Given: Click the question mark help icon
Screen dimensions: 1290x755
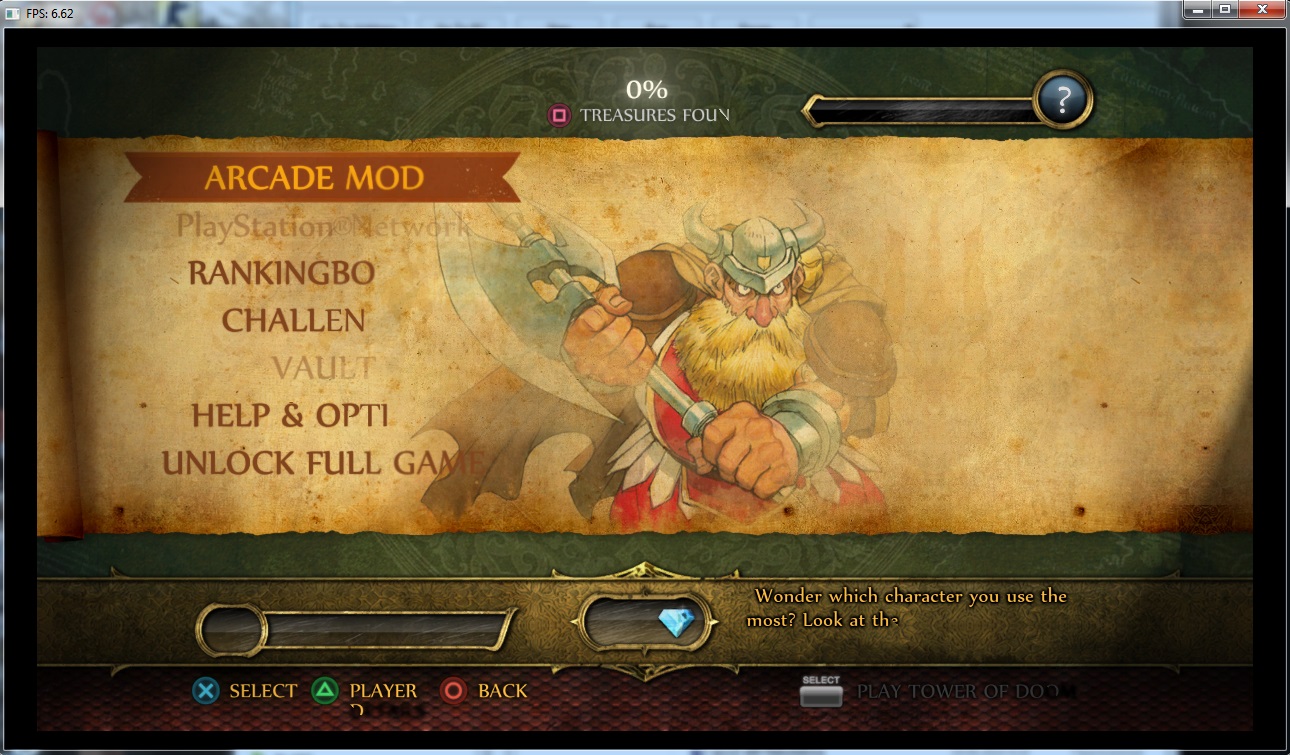Looking at the screenshot, I should pos(1063,99).
